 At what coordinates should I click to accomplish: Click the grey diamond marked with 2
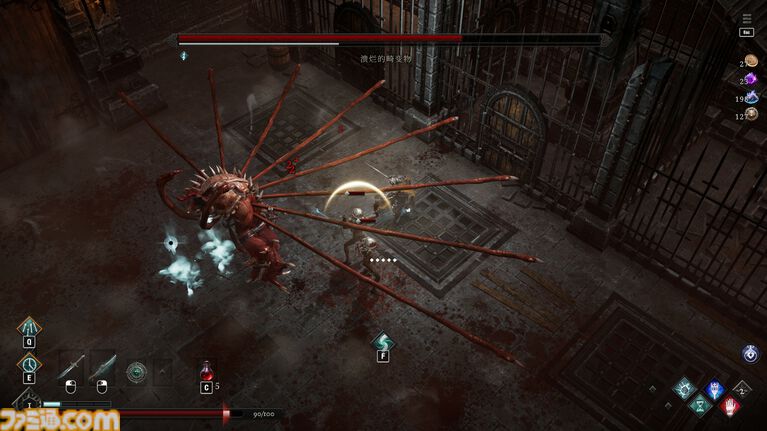coord(741,388)
